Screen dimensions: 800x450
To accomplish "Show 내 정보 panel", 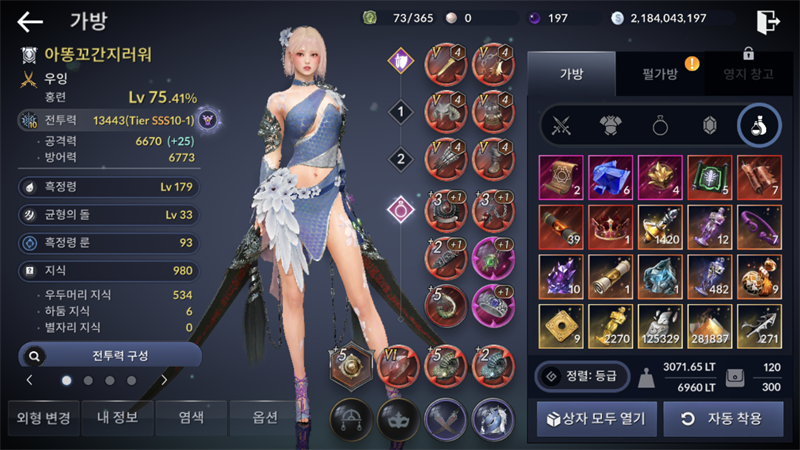I will 117,417.
